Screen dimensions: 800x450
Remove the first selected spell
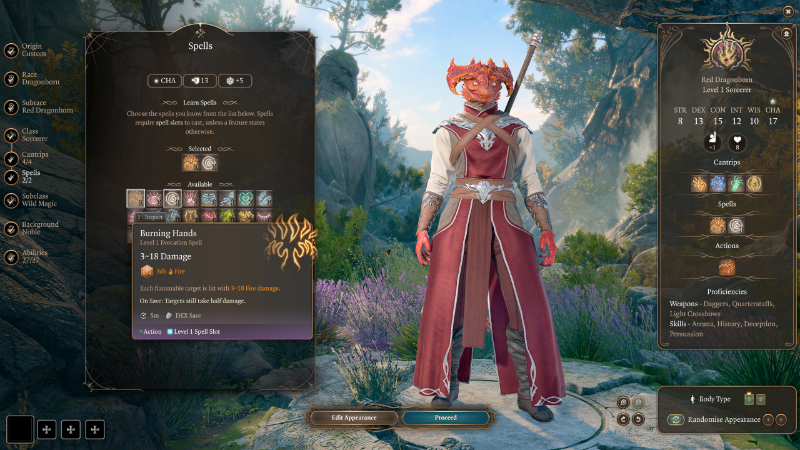click(190, 162)
